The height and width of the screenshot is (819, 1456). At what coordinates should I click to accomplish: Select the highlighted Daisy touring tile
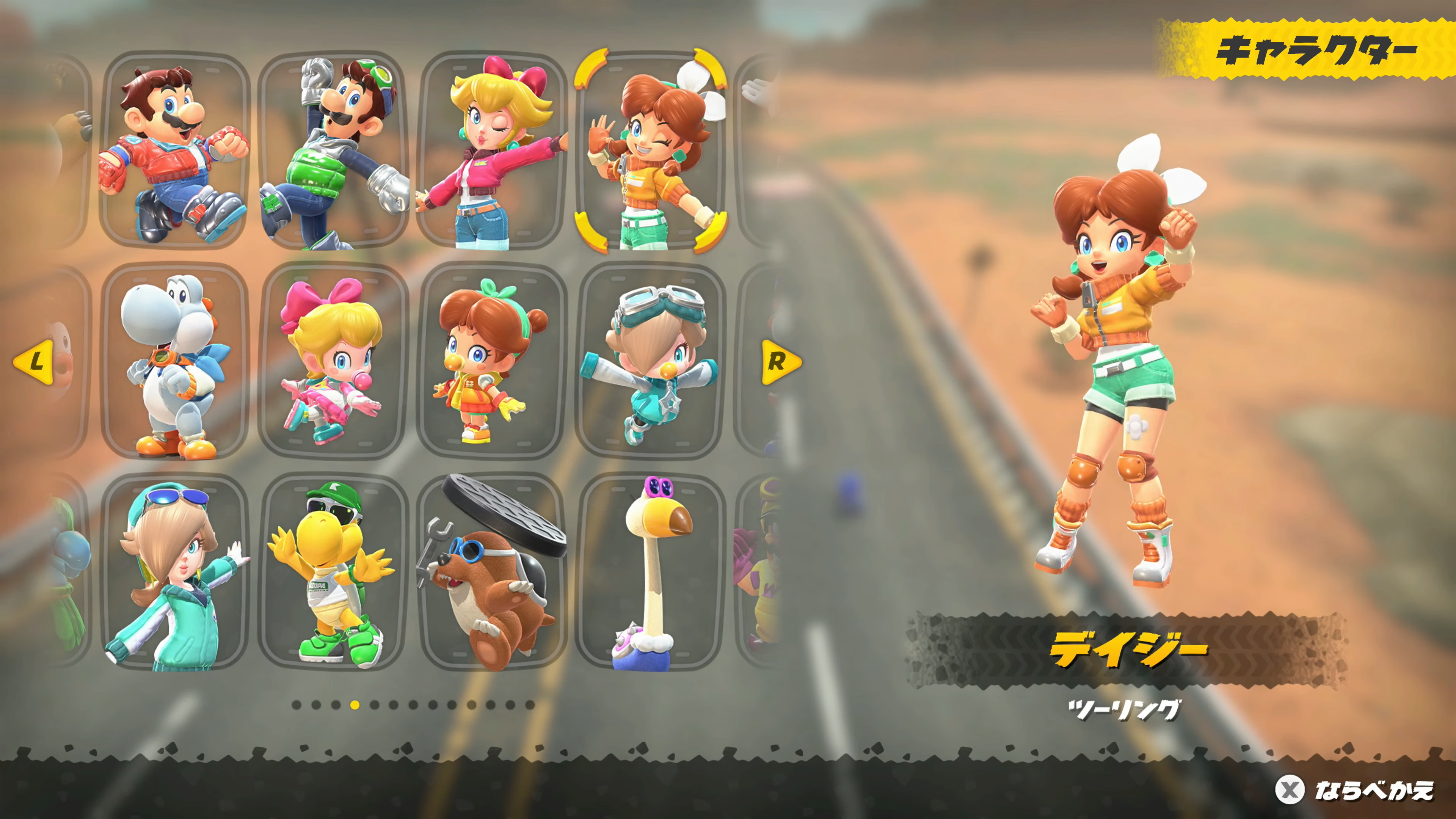click(x=650, y=152)
